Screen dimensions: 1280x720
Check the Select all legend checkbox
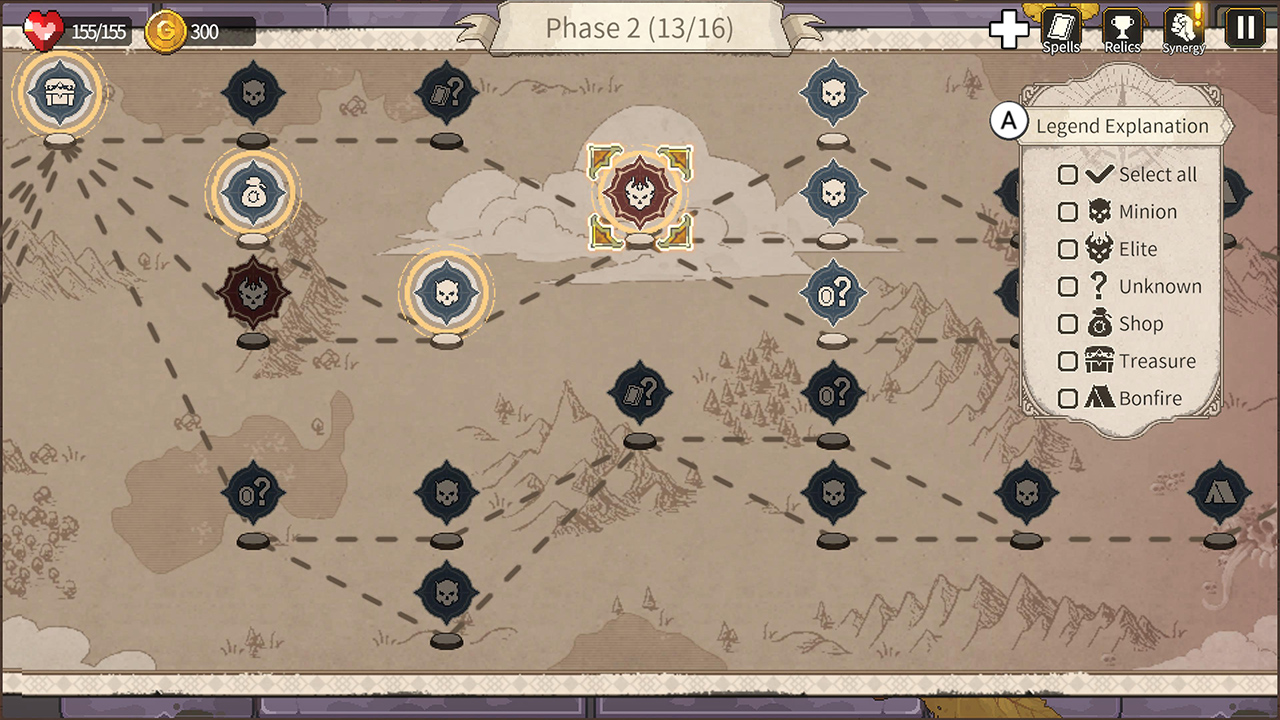coord(1068,174)
